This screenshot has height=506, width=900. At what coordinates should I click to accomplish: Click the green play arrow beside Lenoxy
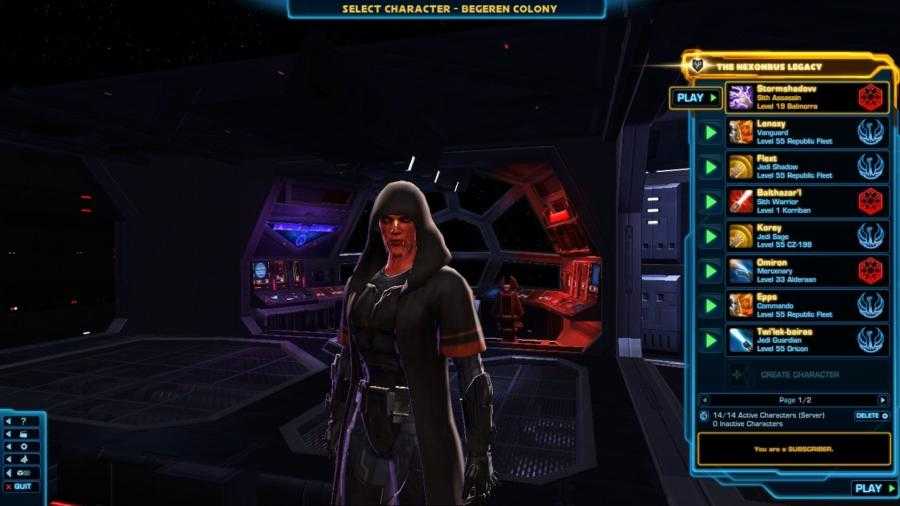711,132
